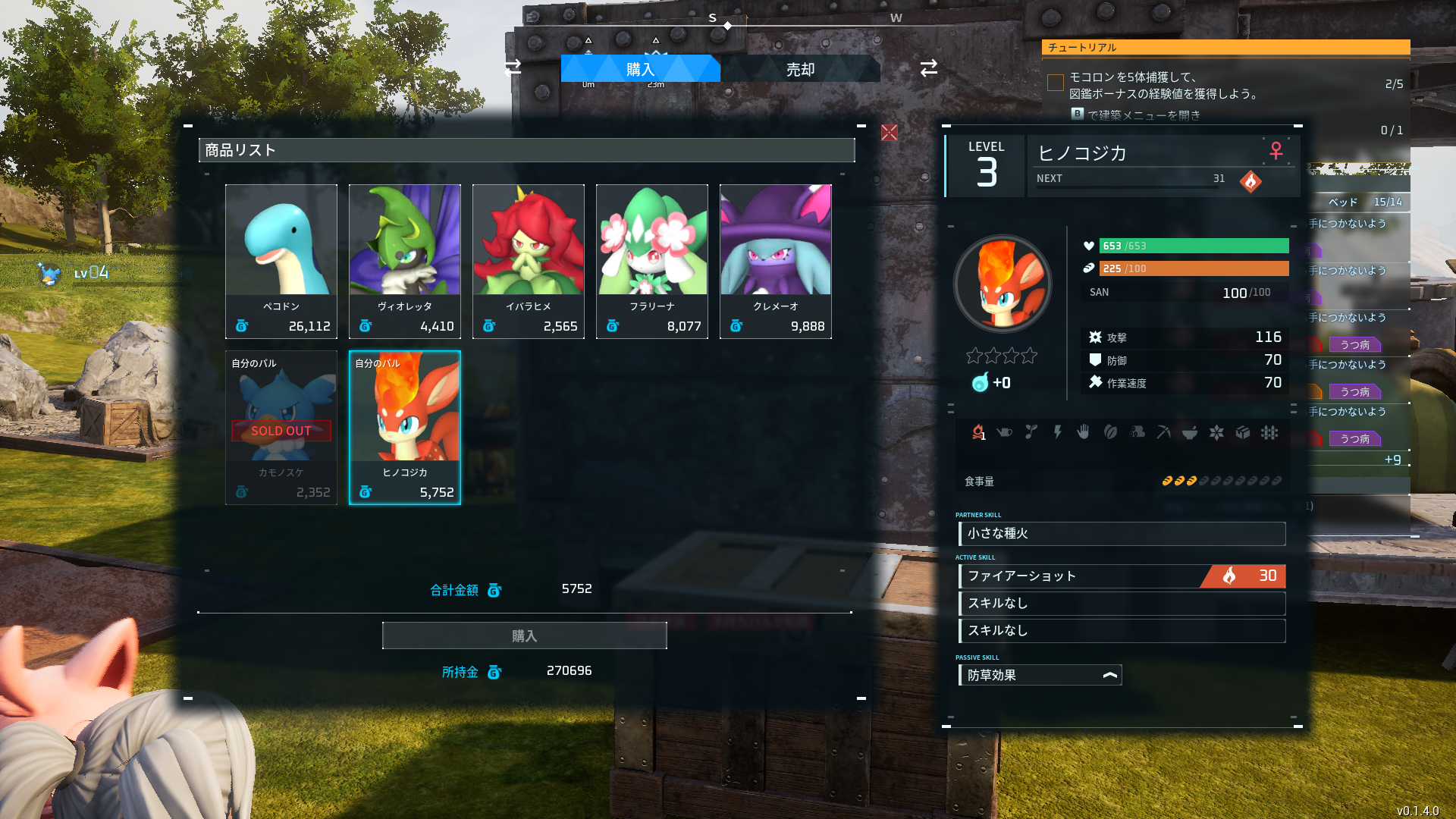Inspect the 防草効果 passive skill
The height and width of the screenshot is (819, 1456).
point(1040,675)
